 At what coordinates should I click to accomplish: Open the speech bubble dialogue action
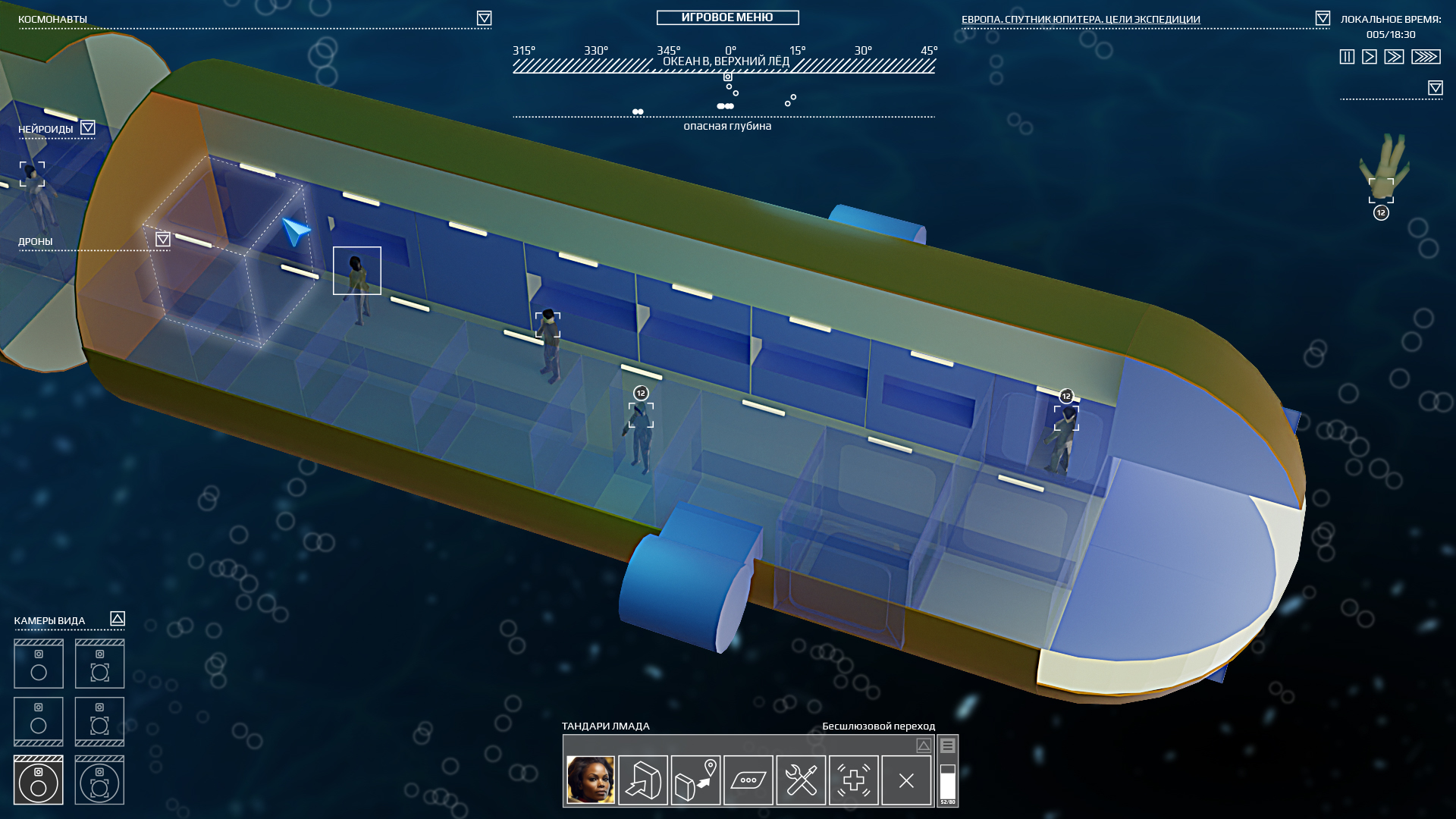(x=748, y=780)
